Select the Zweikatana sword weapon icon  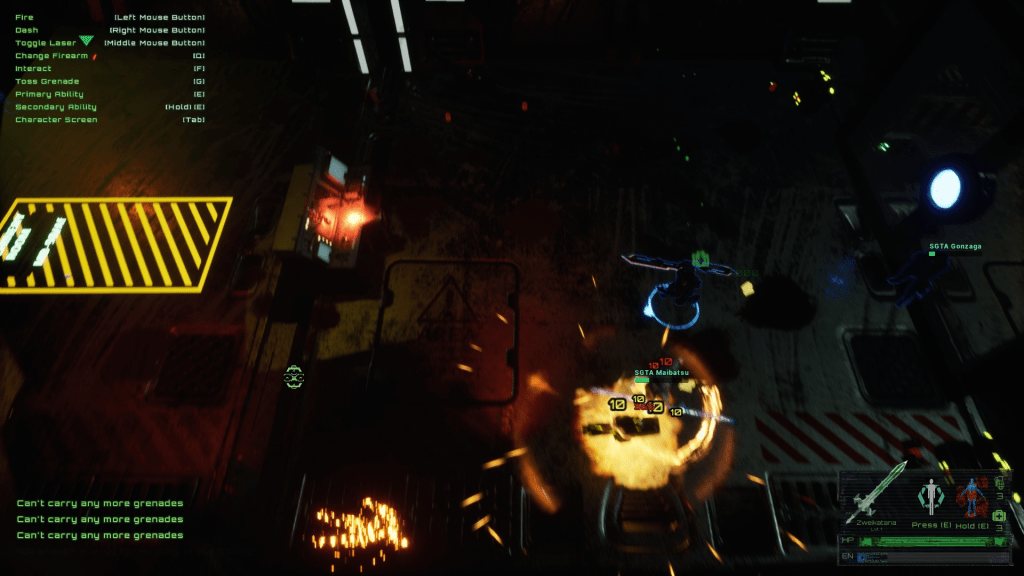(x=878, y=491)
